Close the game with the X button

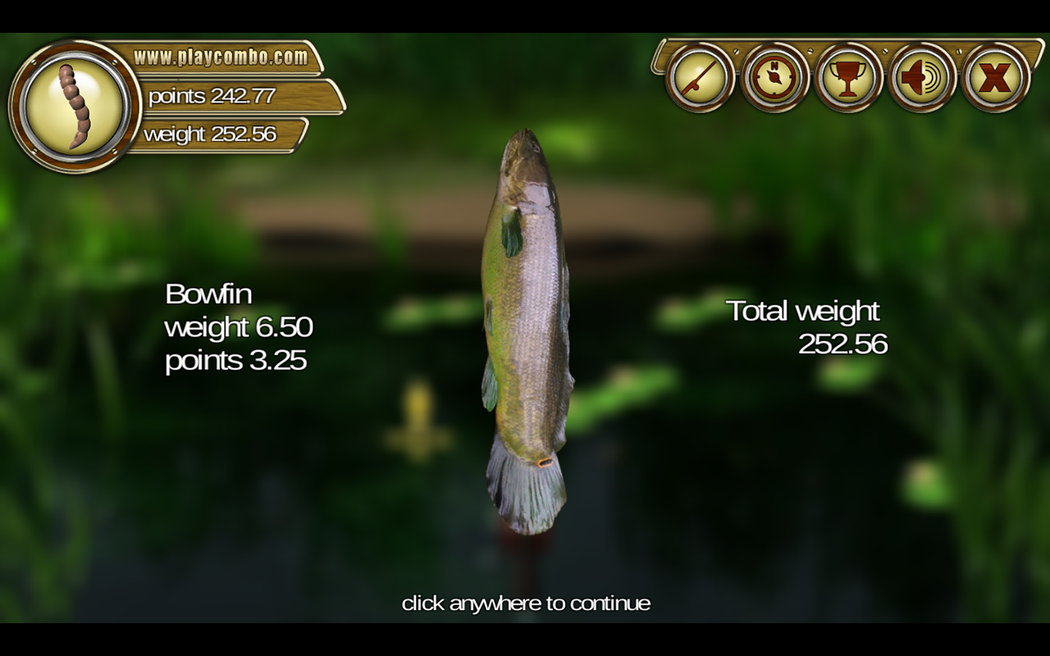996,78
